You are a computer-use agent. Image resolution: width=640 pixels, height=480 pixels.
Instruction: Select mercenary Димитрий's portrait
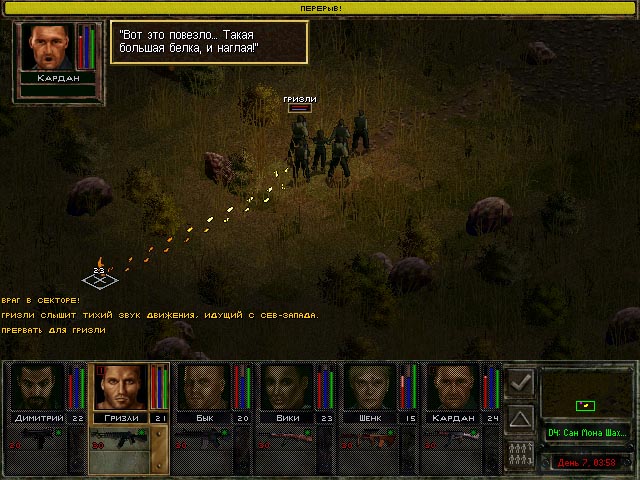pos(36,387)
